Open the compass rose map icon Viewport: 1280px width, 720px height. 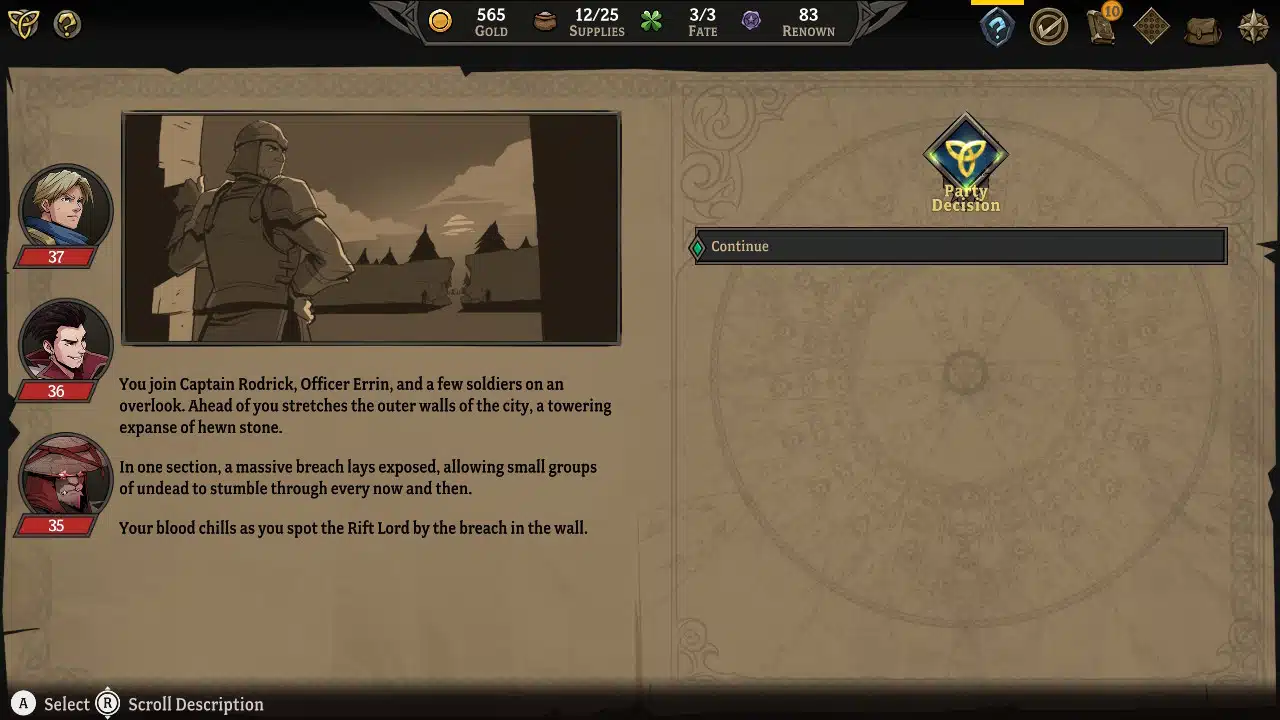[1252, 25]
